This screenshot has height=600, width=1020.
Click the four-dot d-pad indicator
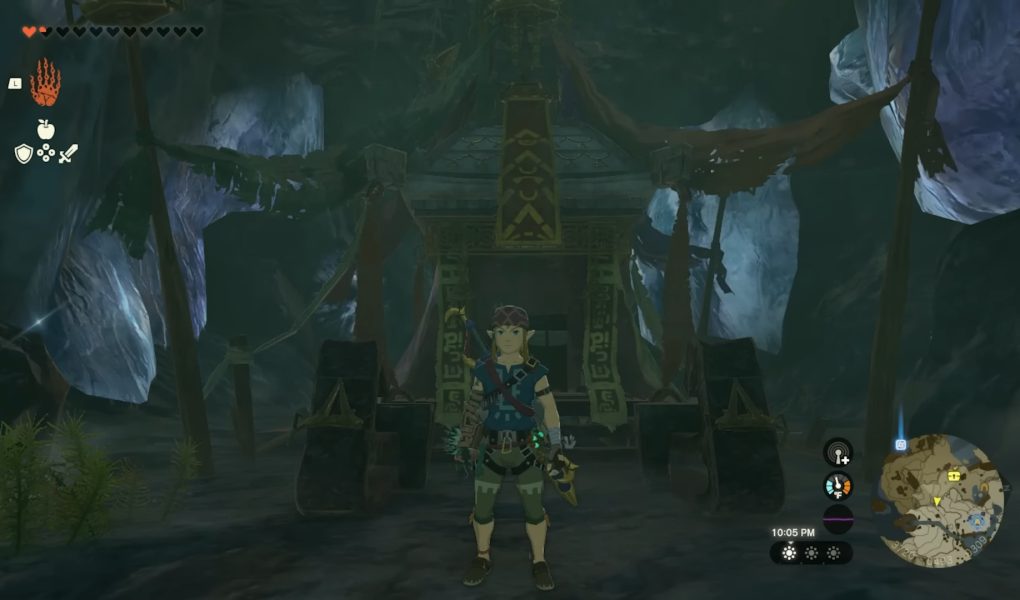coord(45,153)
